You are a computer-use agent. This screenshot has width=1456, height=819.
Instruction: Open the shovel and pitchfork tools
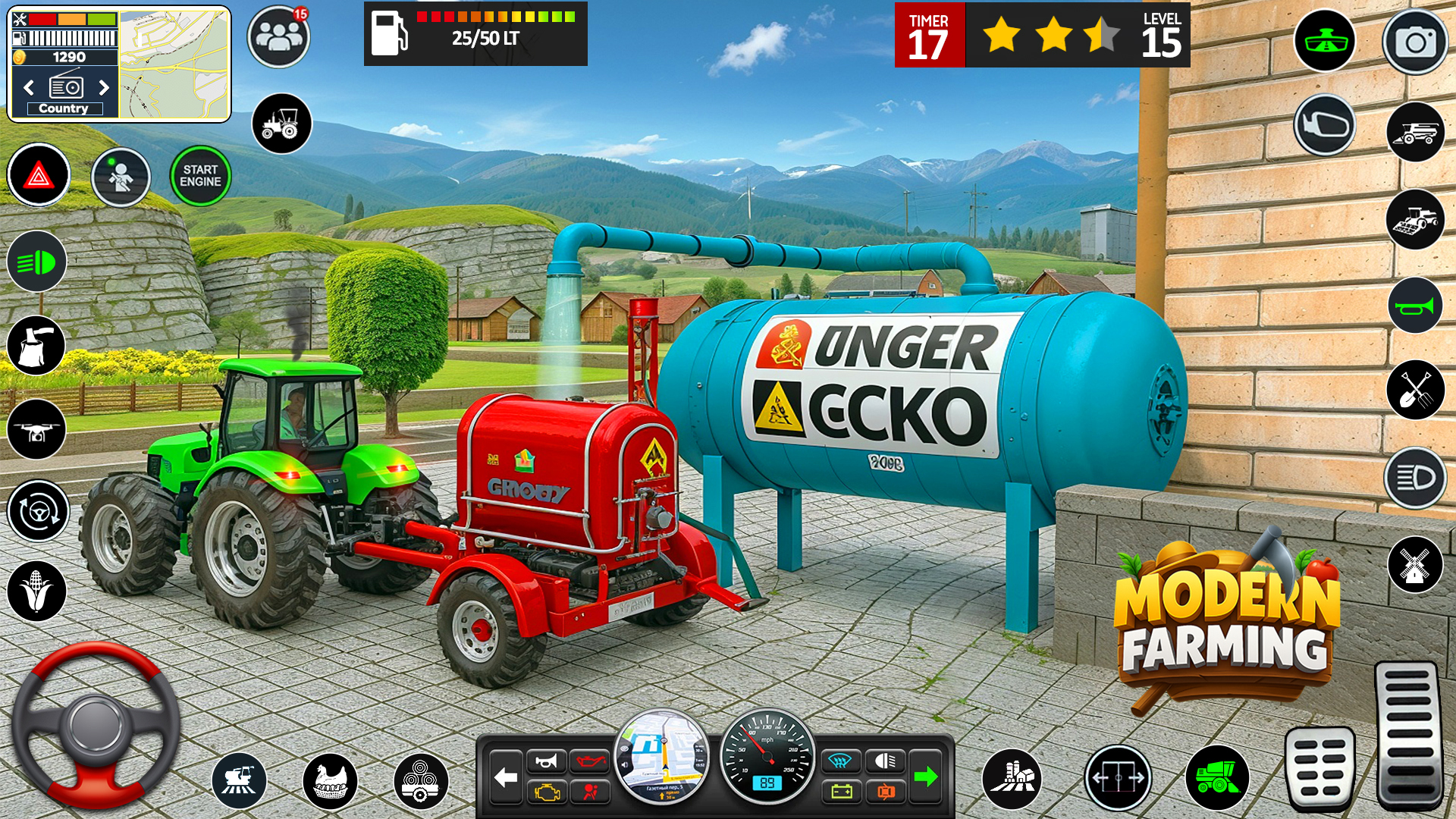(1415, 391)
